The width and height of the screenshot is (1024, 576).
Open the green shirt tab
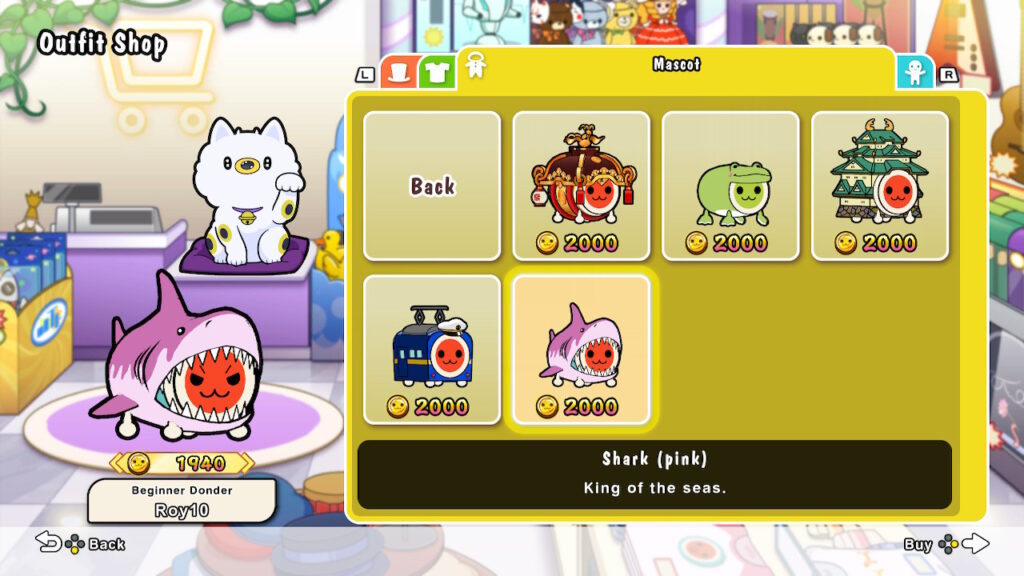click(x=436, y=72)
